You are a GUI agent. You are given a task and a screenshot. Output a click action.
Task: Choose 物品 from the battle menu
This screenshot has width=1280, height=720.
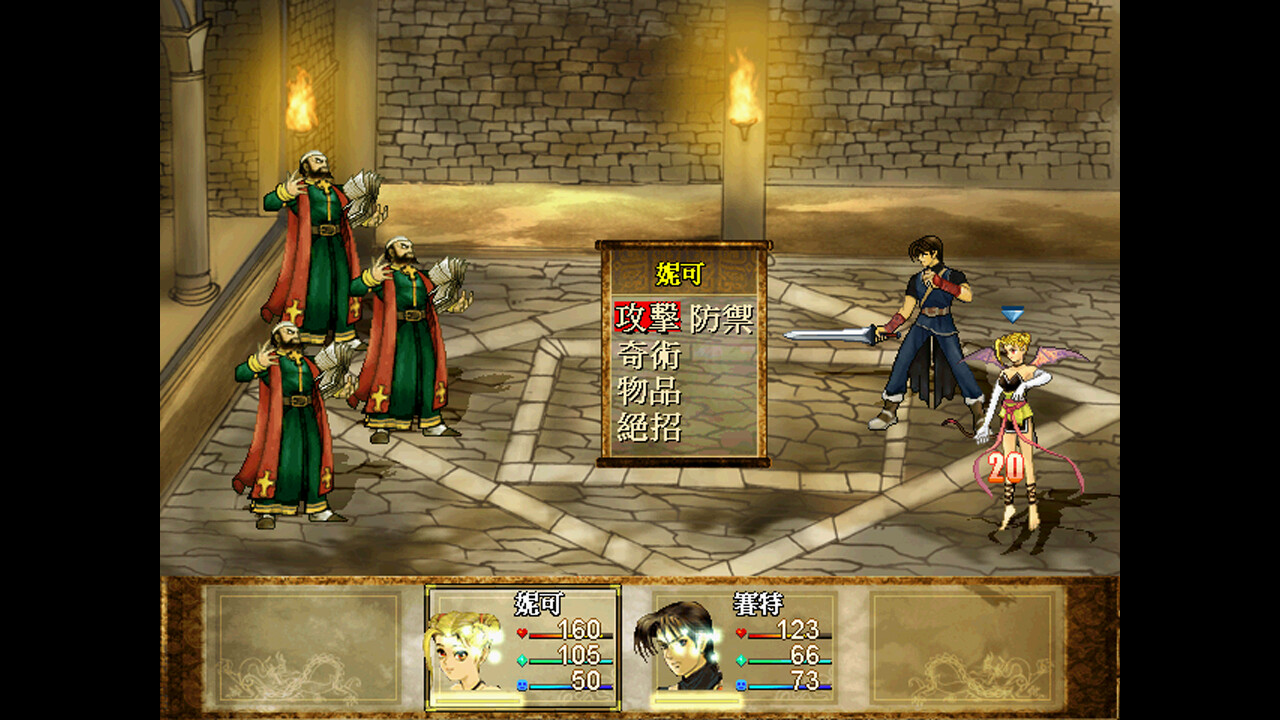click(x=648, y=391)
